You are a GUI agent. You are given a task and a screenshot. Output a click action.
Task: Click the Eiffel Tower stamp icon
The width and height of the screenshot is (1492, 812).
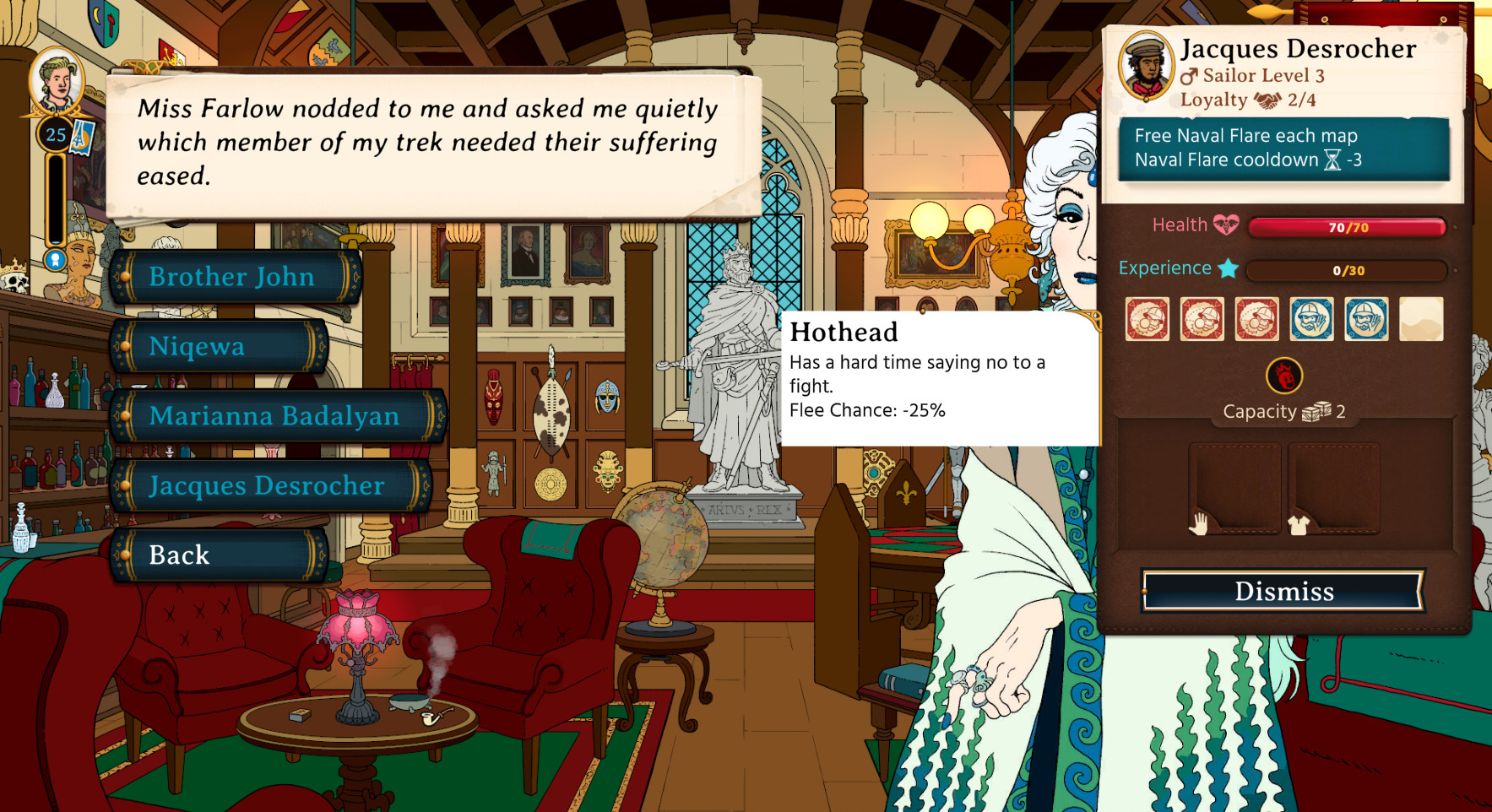point(83,136)
